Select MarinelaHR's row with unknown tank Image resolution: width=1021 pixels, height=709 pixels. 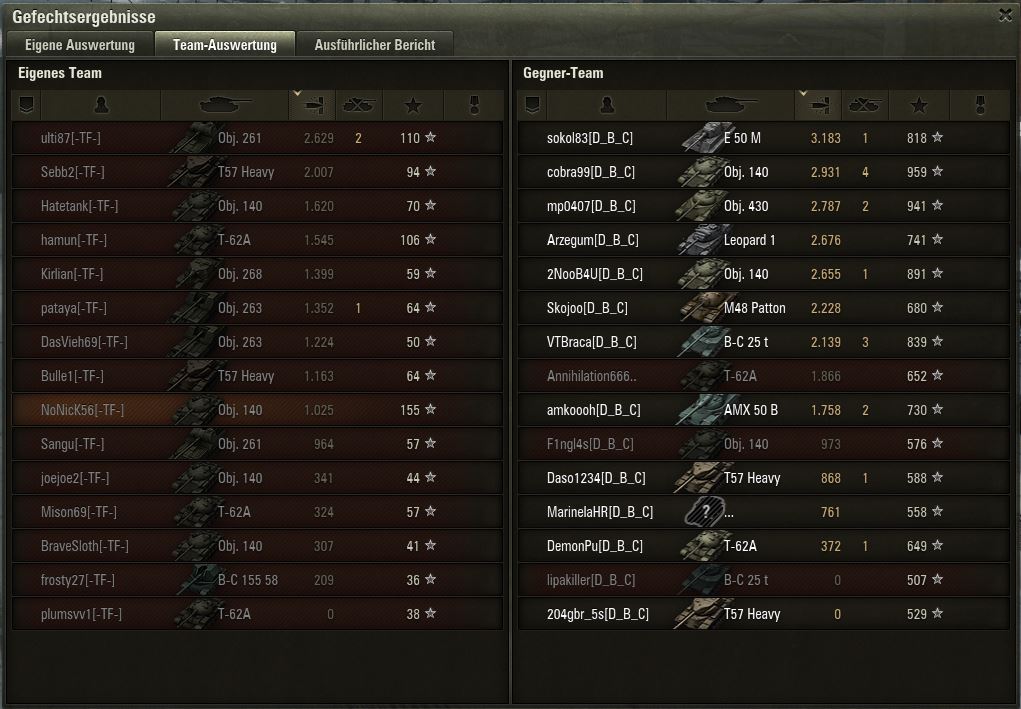tap(763, 512)
